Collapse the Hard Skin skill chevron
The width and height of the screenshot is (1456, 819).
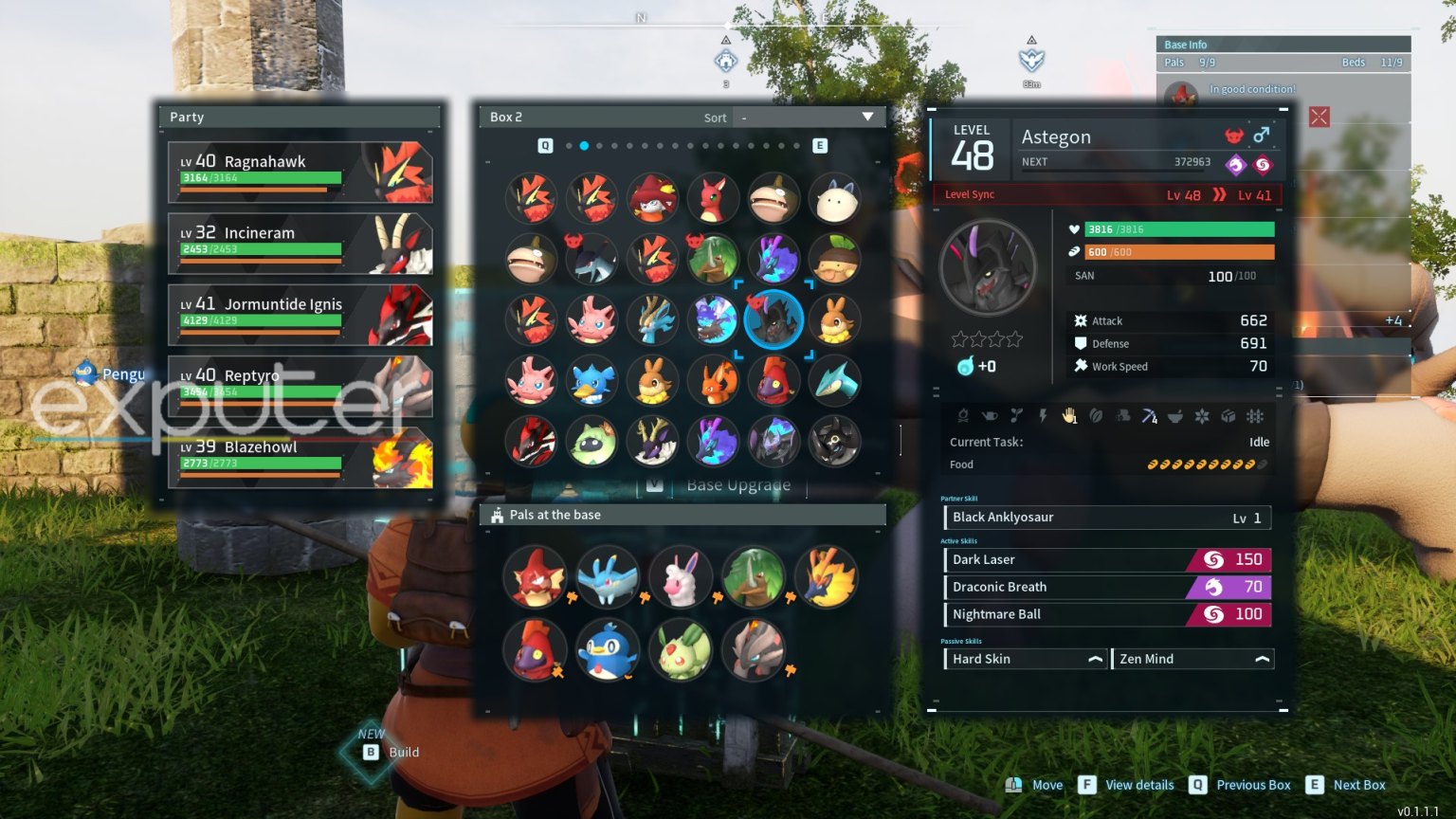1096,658
